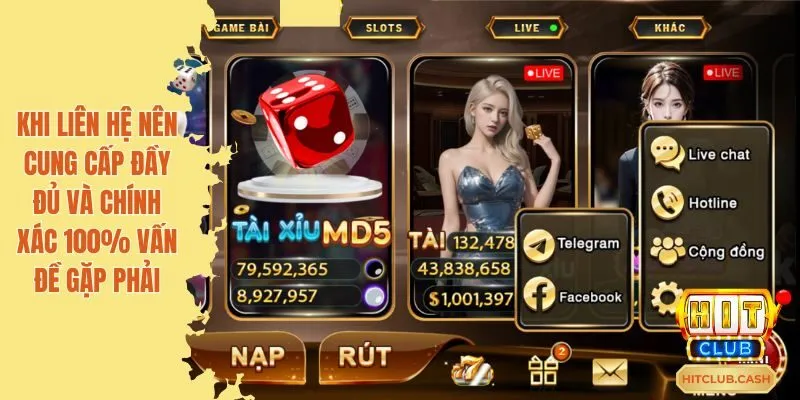Select the Hotline contact option
This screenshot has height=400, width=800.
pos(706,203)
